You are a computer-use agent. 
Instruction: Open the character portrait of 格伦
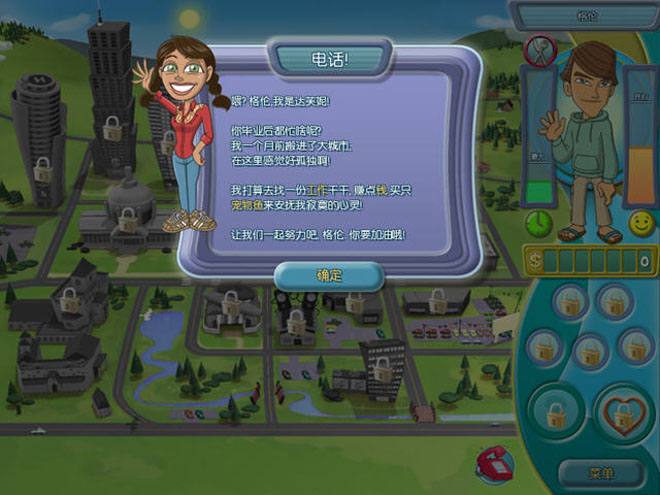click(x=588, y=140)
